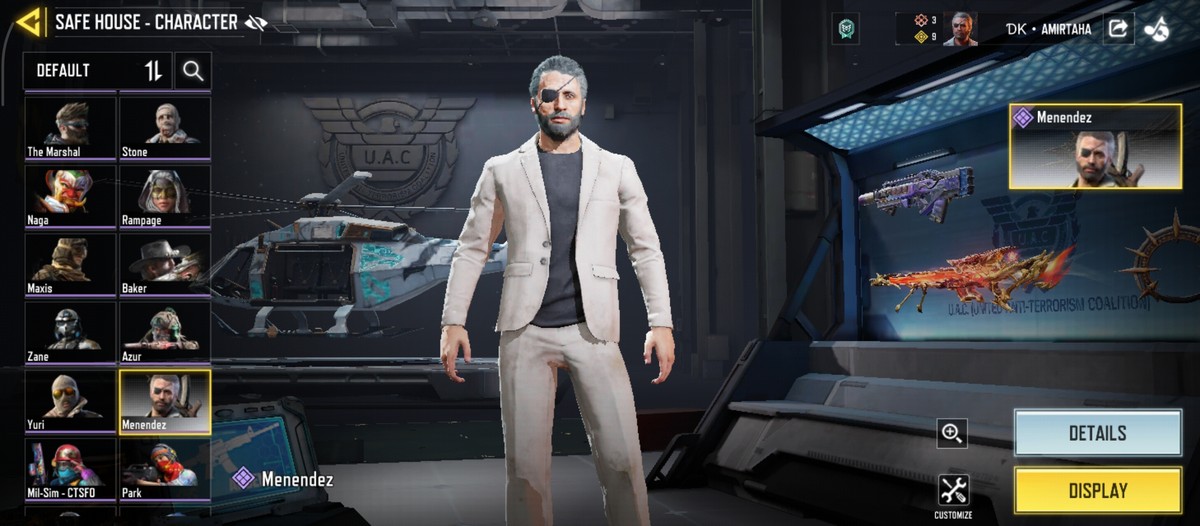Click the yellow DISPLAY button
The height and width of the screenshot is (526, 1200).
point(1097,491)
